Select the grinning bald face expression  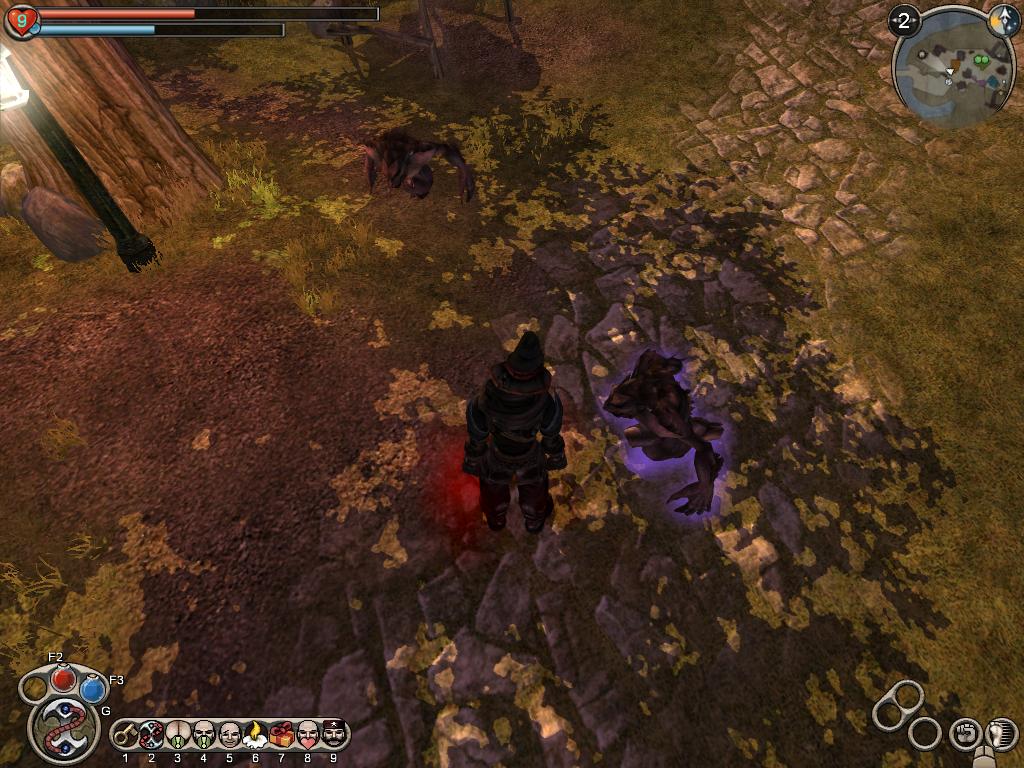click(230, 735)
